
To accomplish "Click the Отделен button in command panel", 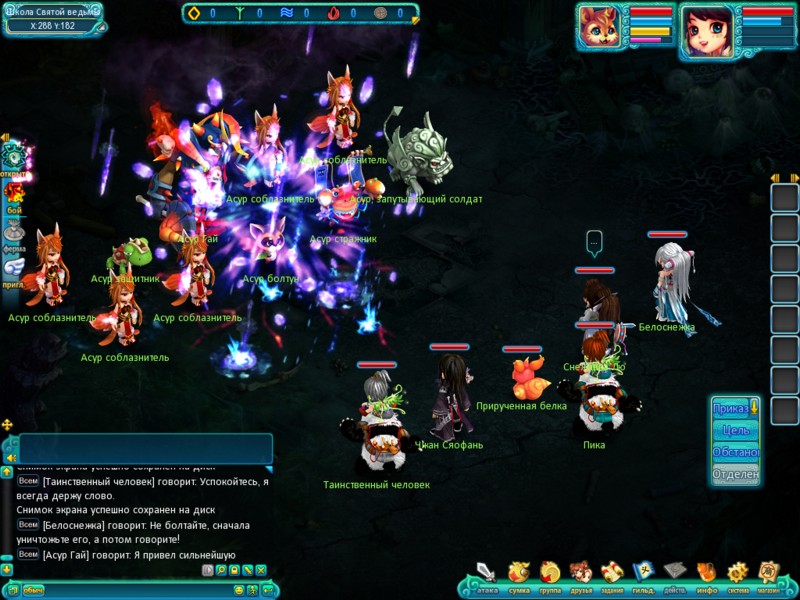I will pos(733,474).
